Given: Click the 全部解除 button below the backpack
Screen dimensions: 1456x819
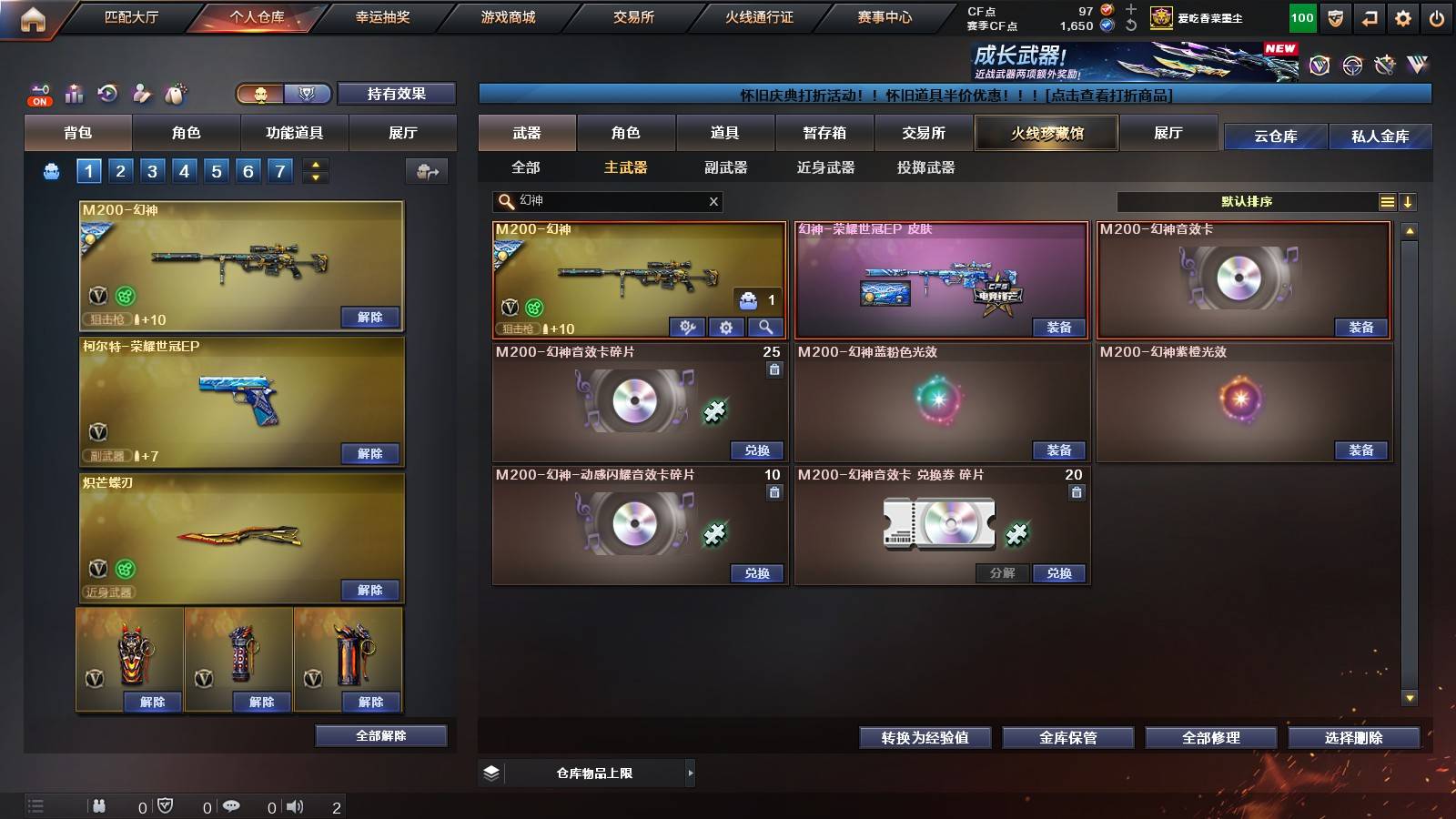Looking at the screenshot, I should tap(381, 735).
